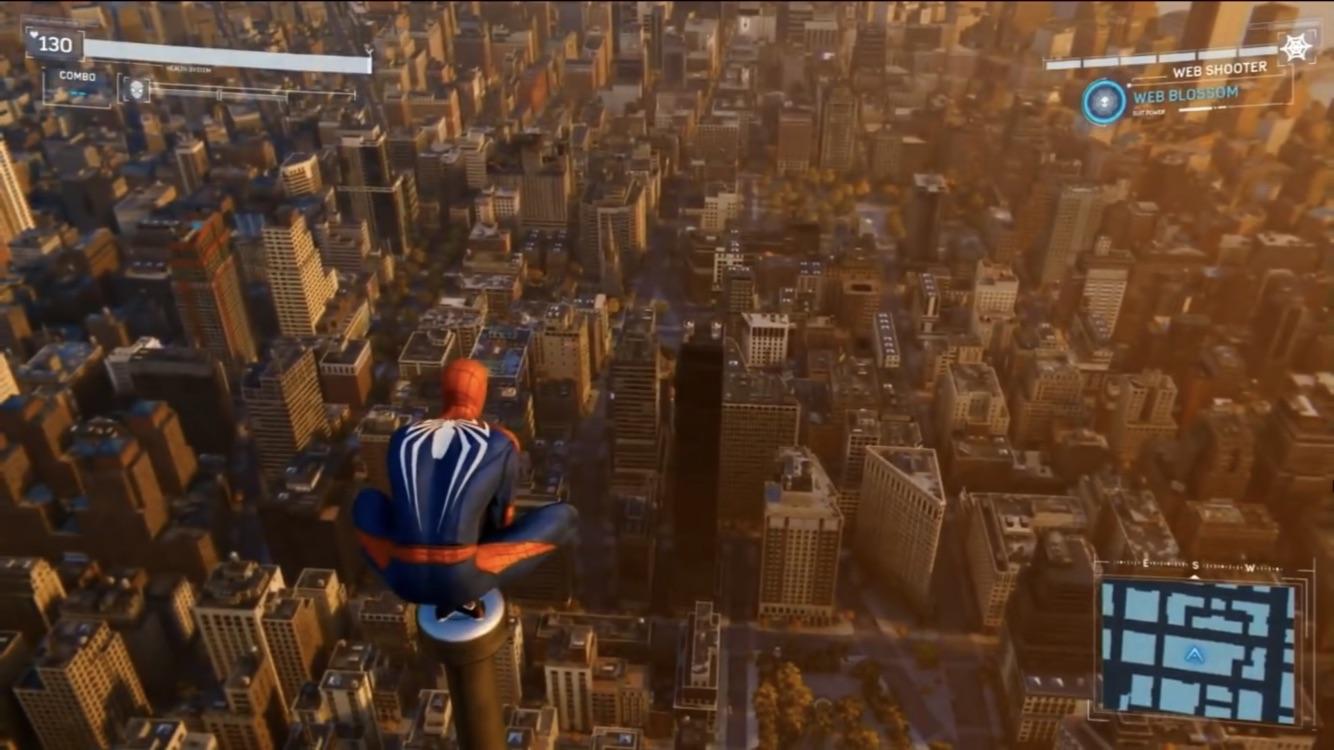The height and width of the screenshot is (750, 1334).
Task: Click the combo counter showing 130
Action: (56, 45)
